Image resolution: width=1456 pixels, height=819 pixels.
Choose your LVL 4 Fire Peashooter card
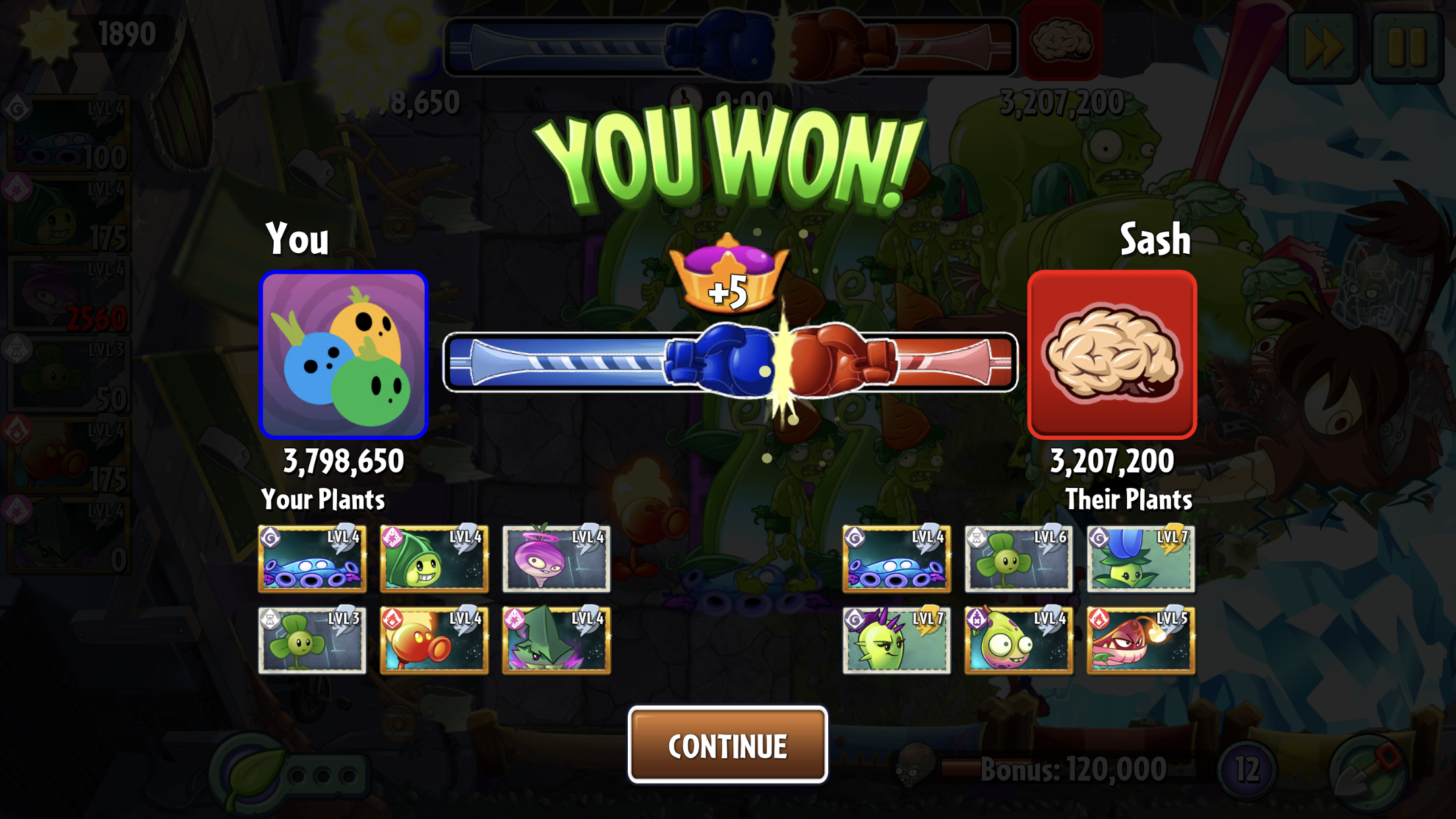[434, 640]
